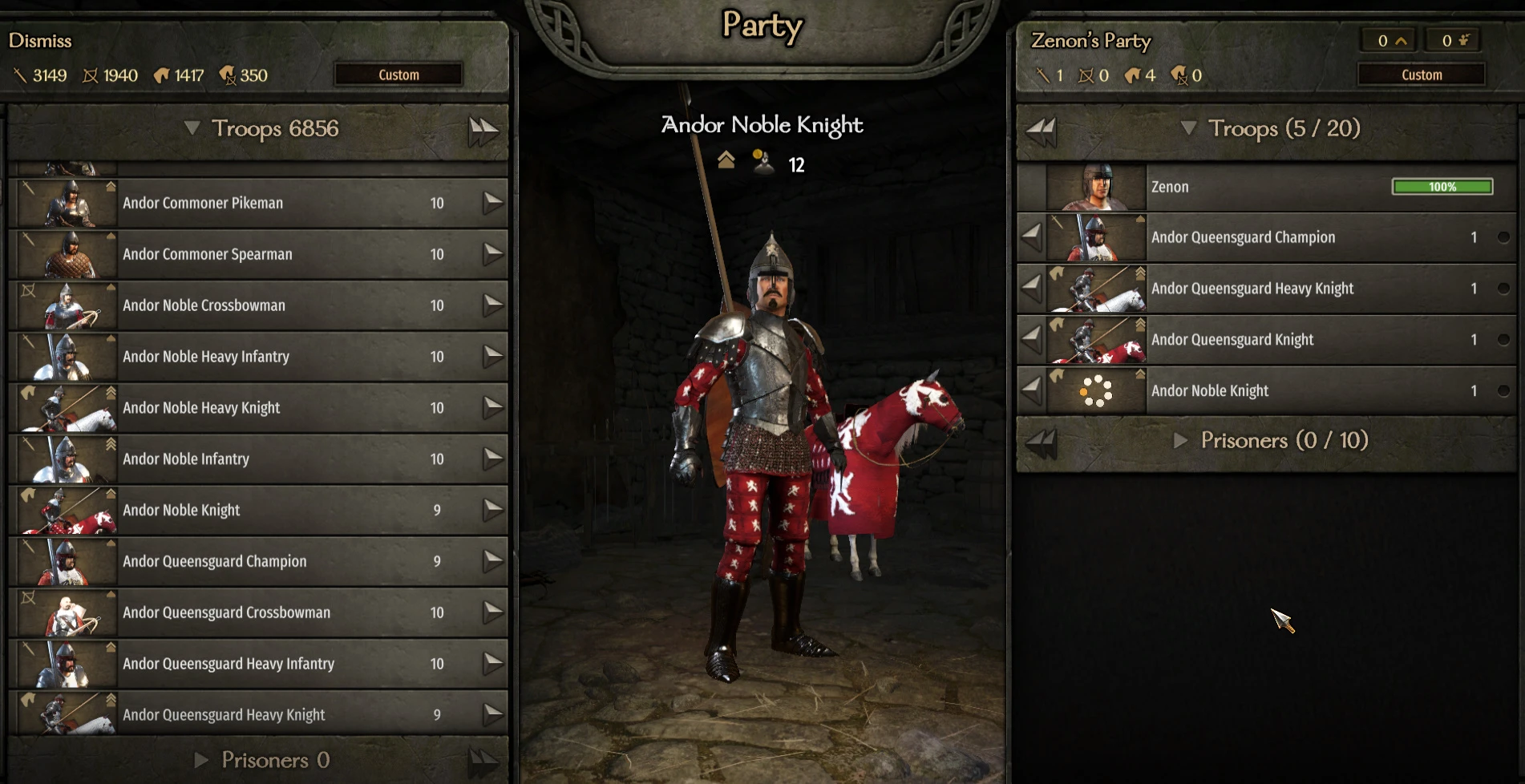
Task: Collapse the Troops 6856 list header
Action: [x=192, y=128]
